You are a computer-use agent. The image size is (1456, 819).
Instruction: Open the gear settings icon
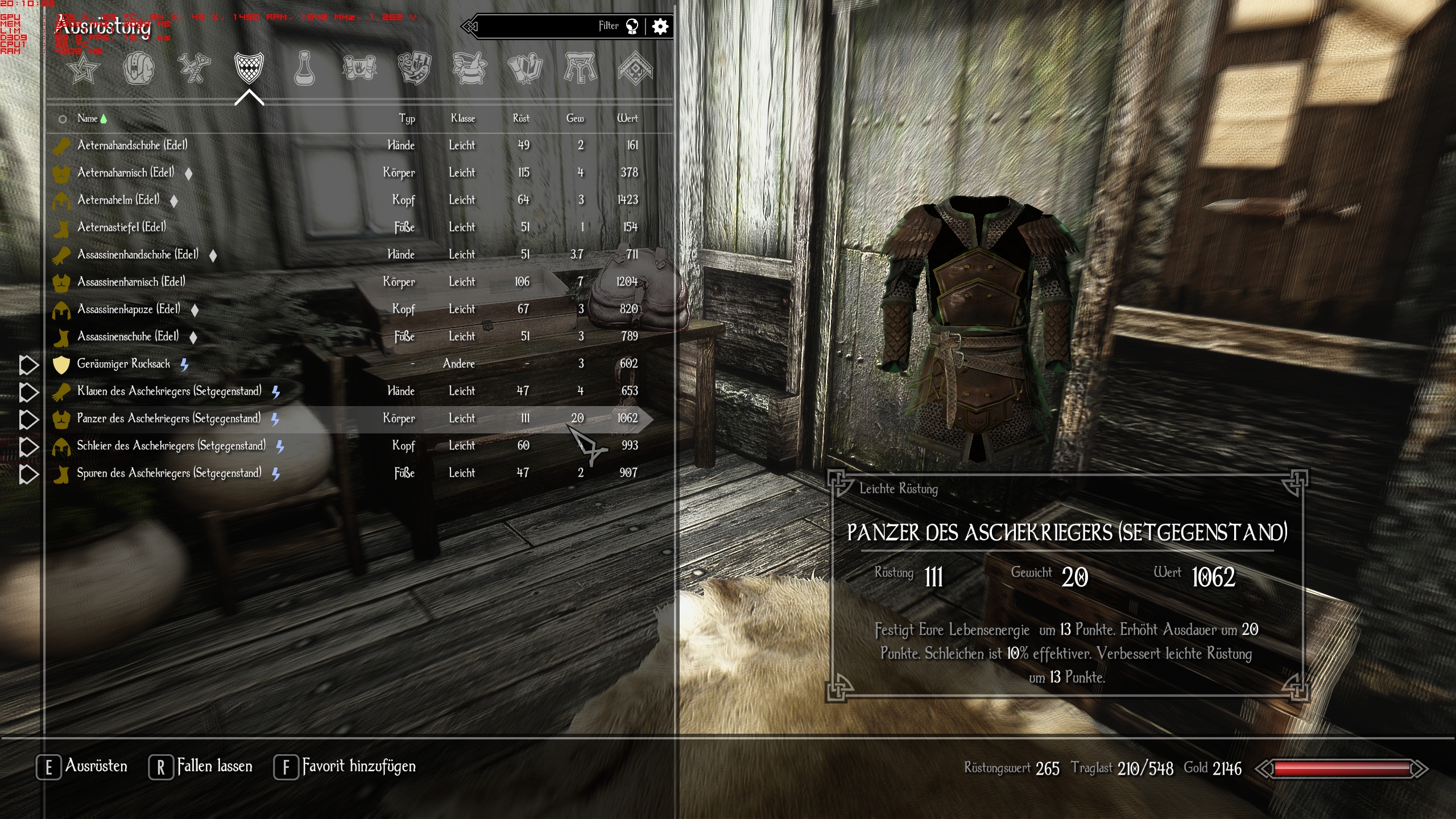pos(660,26)
